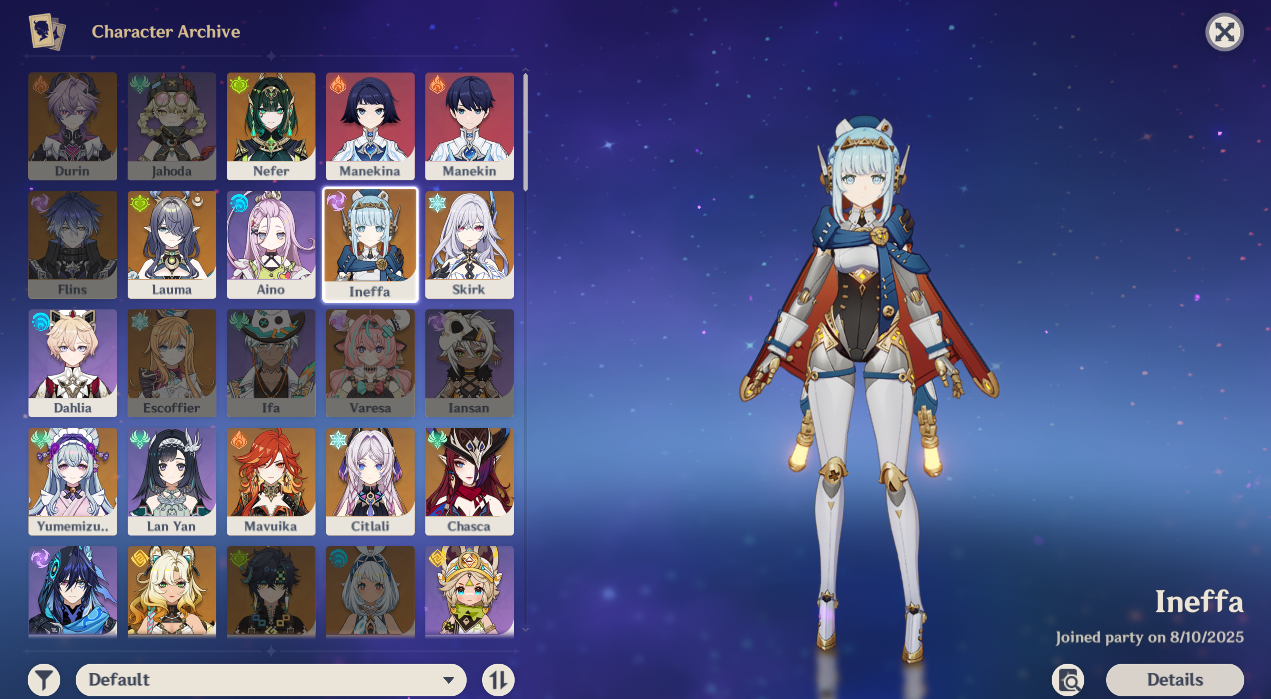View Skirk in the archive

coord(469,244)
